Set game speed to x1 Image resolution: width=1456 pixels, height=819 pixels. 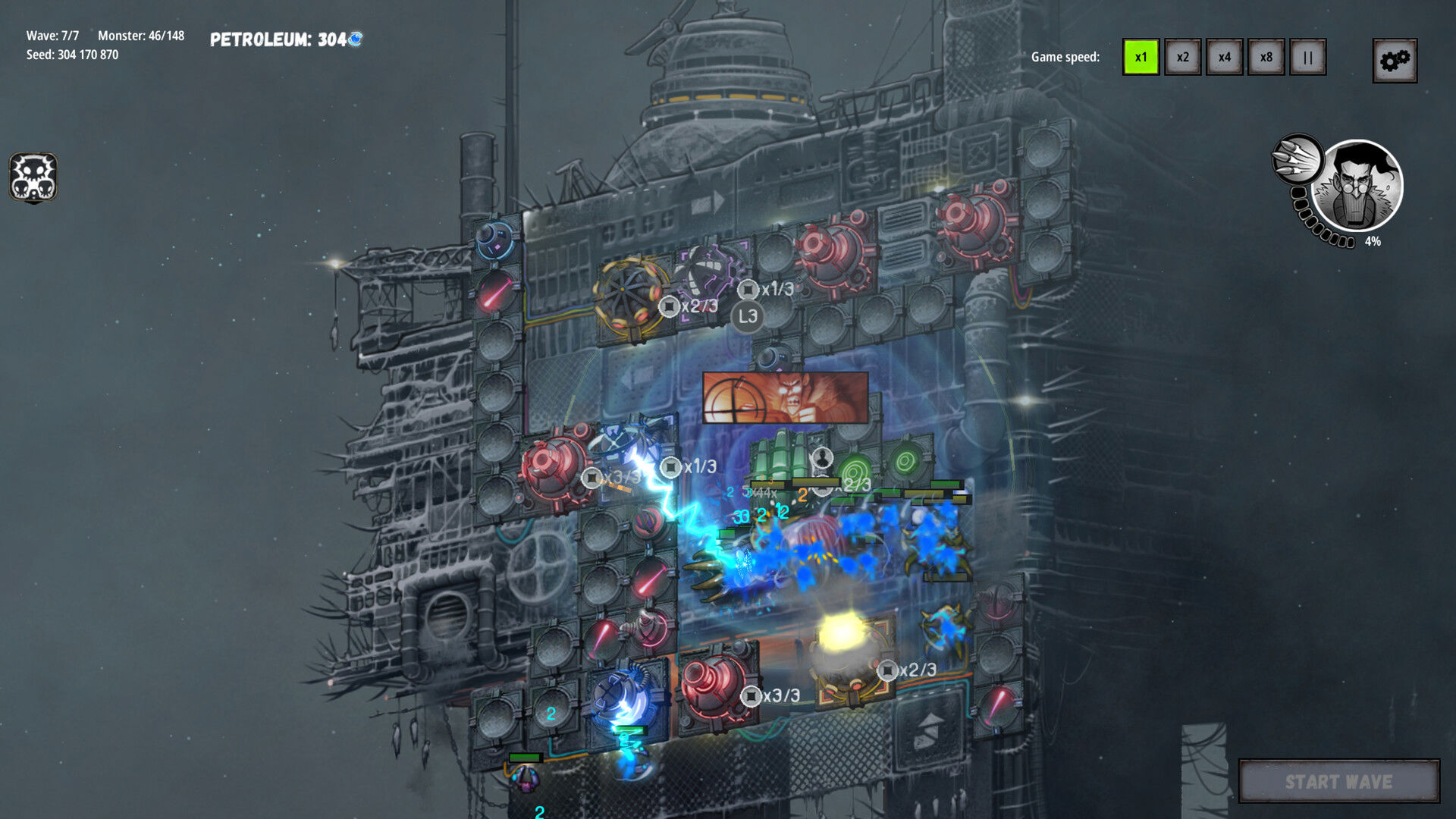[x=1141, y=57]
